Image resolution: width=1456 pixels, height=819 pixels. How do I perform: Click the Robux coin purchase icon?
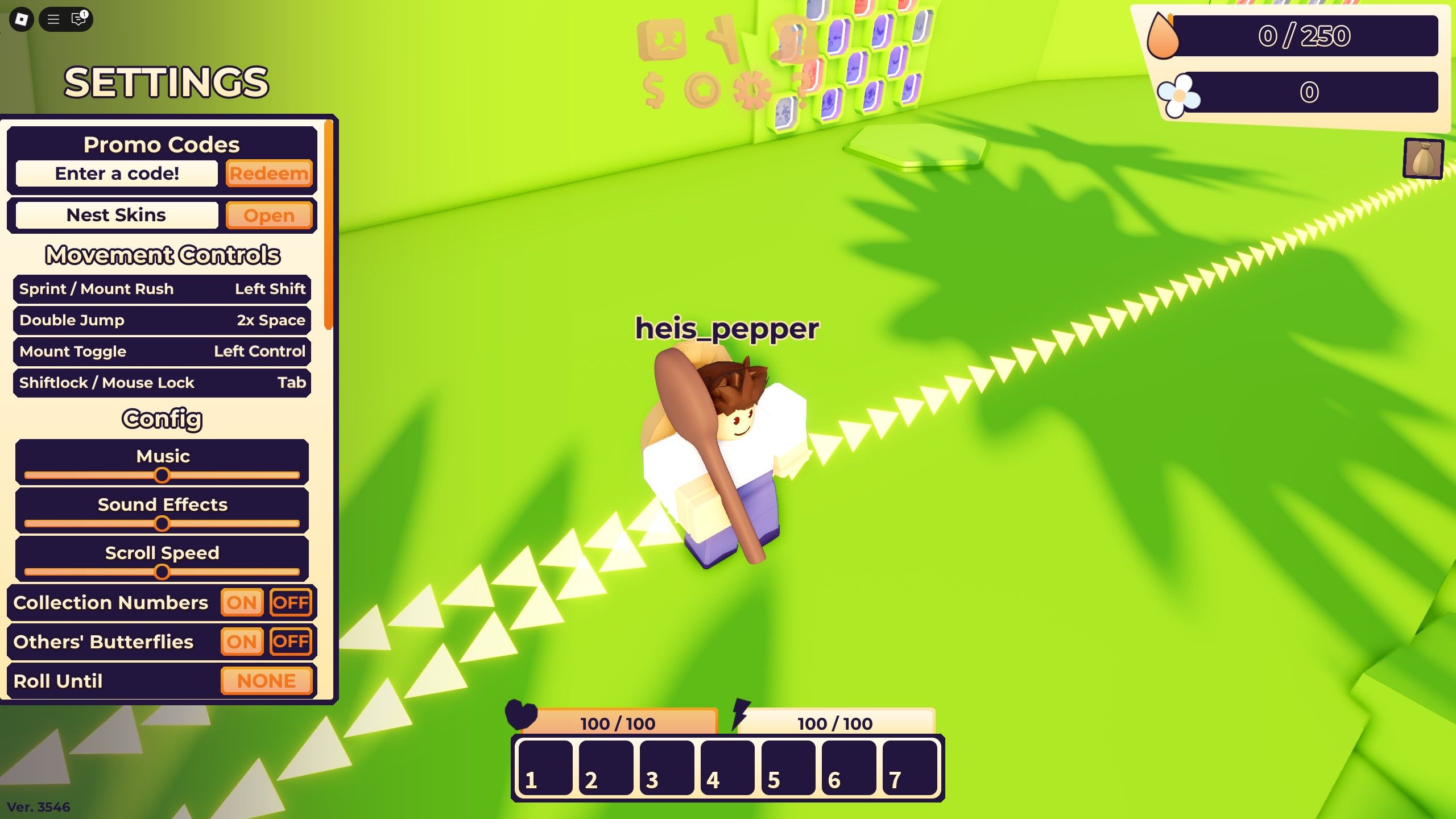(704, 88)
